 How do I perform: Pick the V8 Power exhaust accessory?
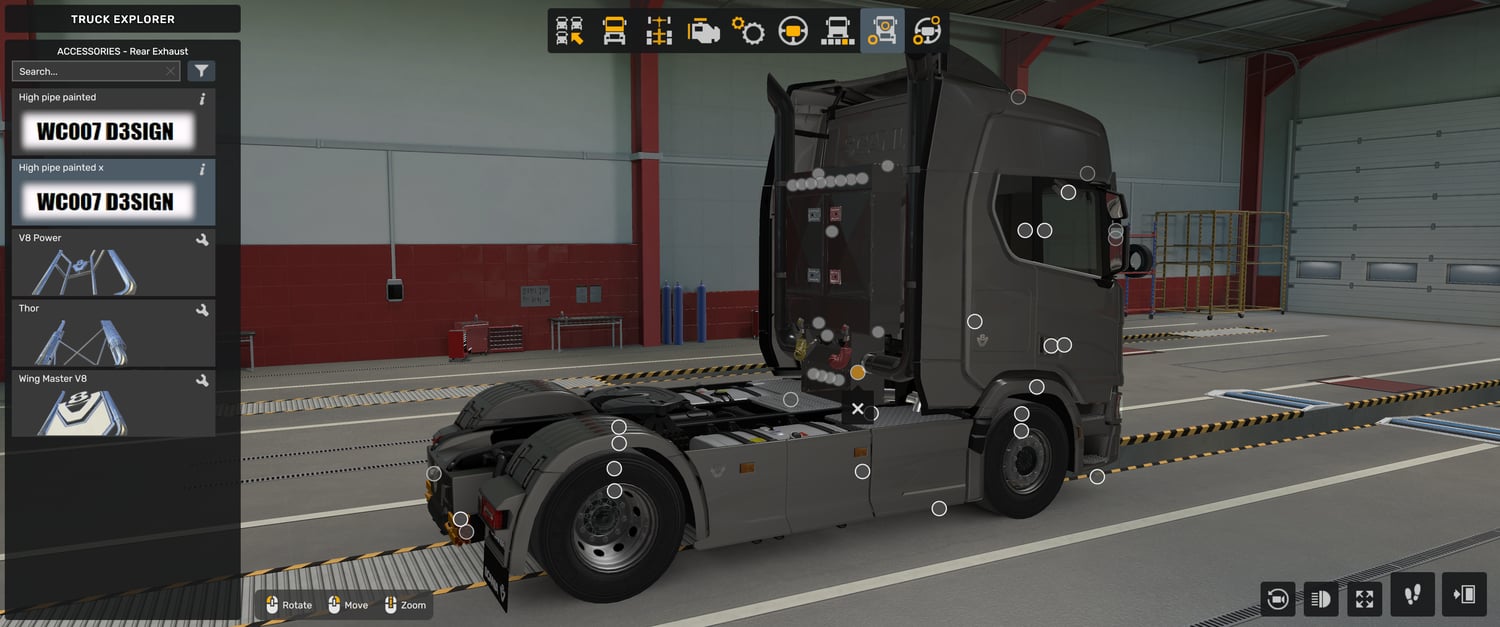pos(113,263)
